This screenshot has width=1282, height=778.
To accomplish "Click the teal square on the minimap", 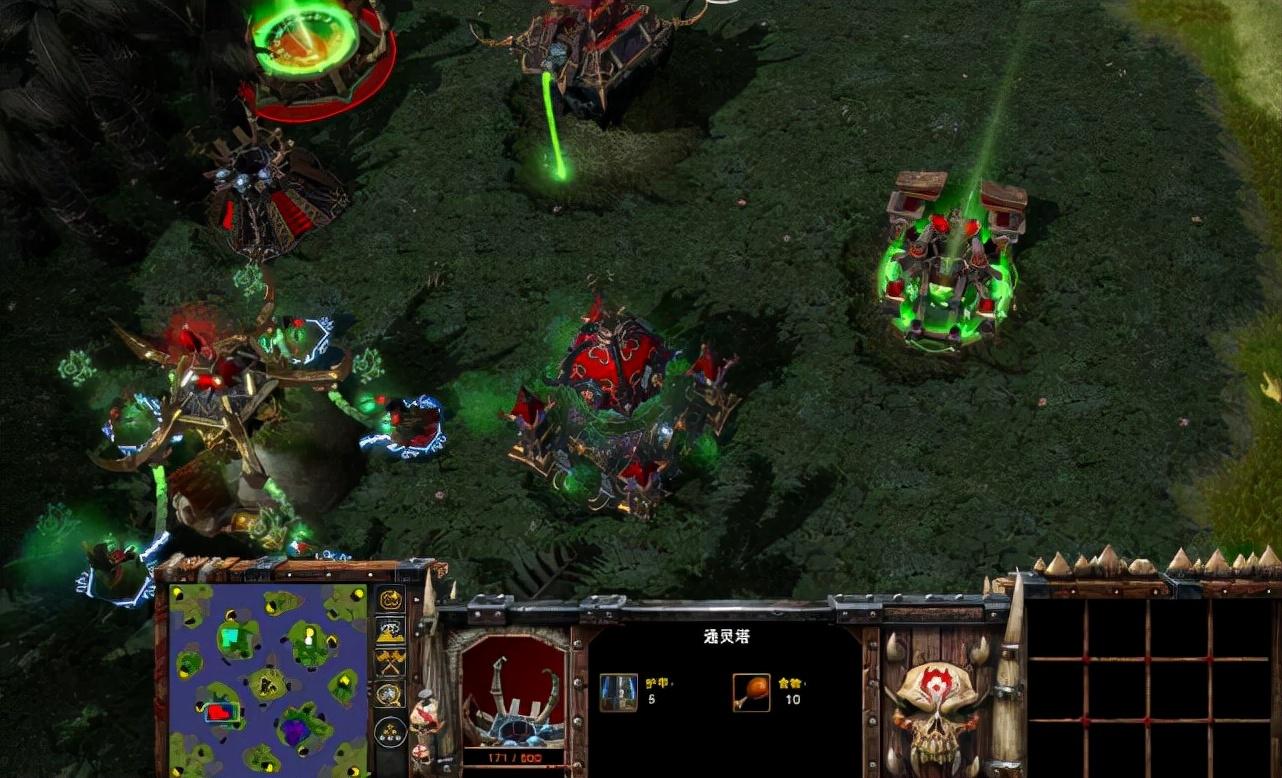I will tap(229, 636).
